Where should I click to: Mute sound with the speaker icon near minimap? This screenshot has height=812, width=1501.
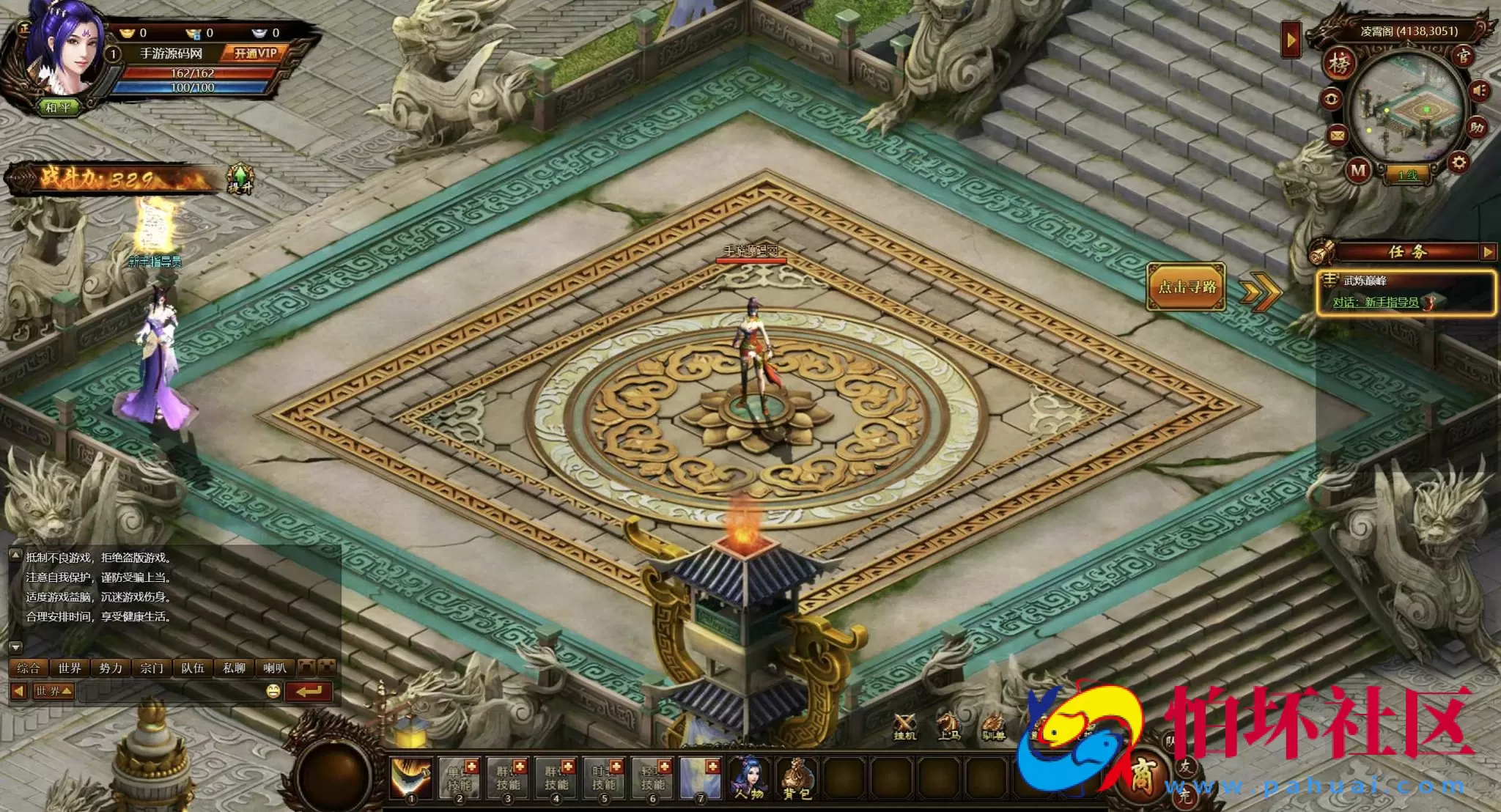(x=1478, y=89)
